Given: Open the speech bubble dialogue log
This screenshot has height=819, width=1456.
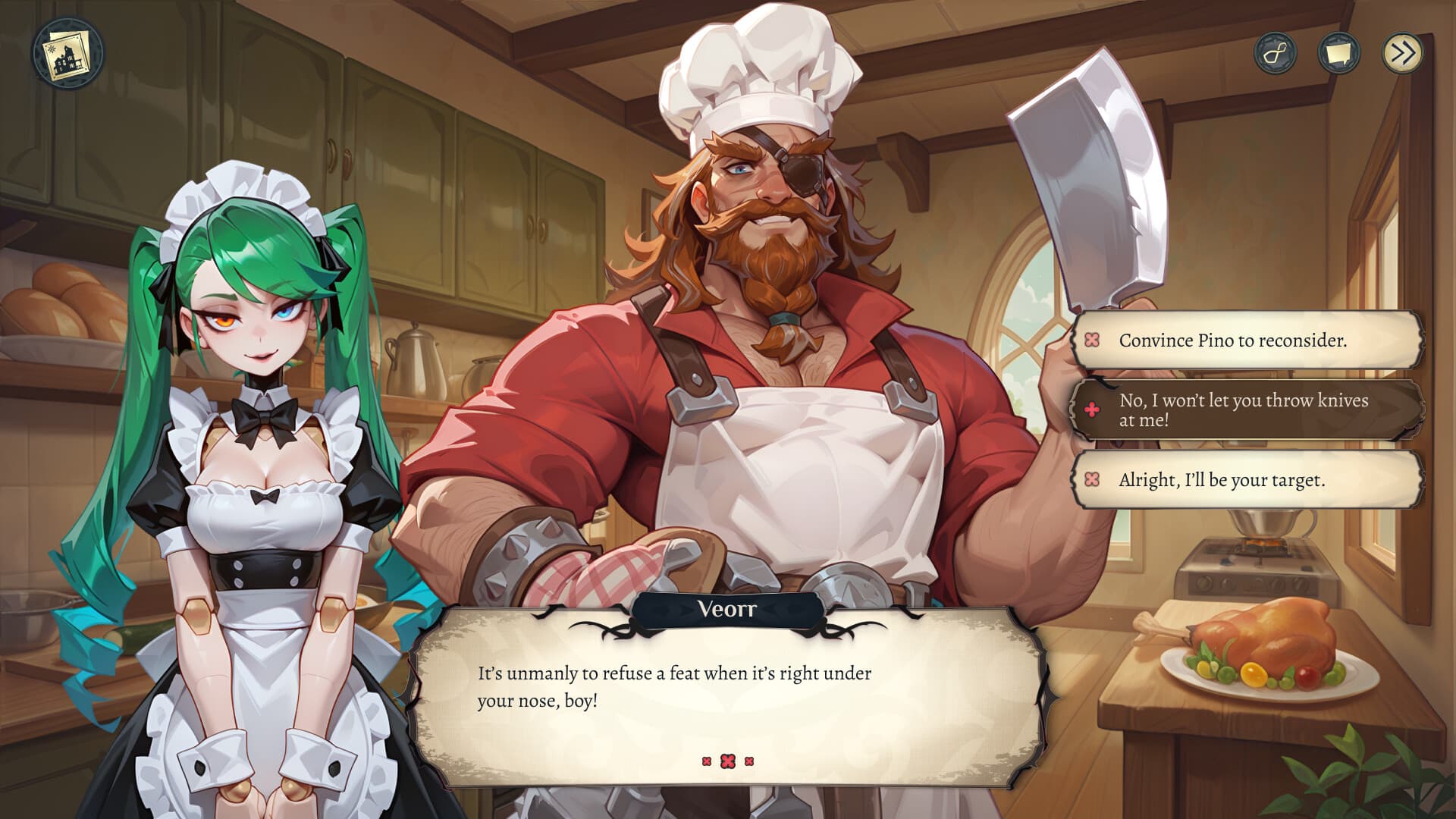Looking at the screenshot, I should click(x=1338, y=53).
